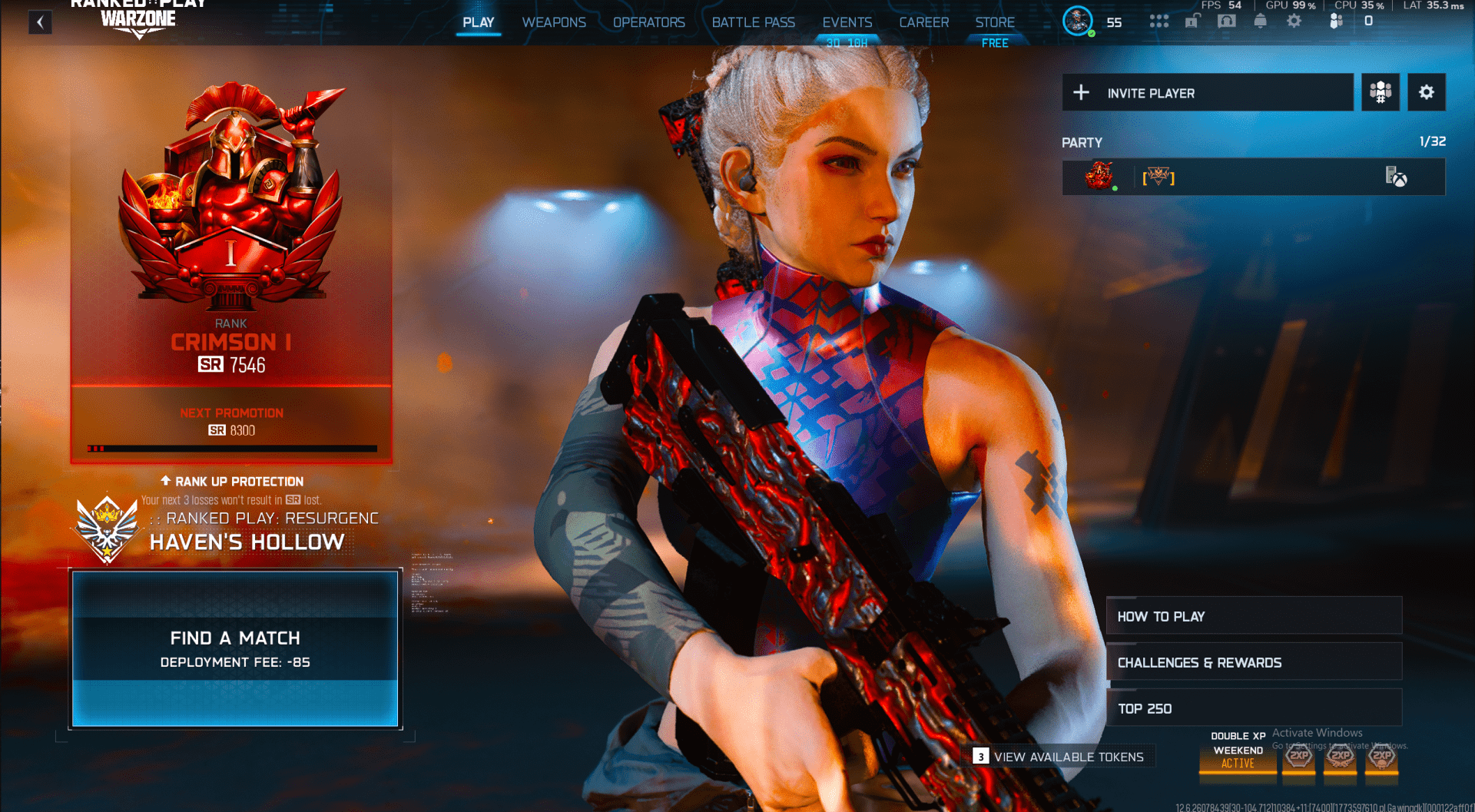This screenshot has width=1475, height=812.
Task: Select the Battle Pass tab
Action: tap(753, 22)
